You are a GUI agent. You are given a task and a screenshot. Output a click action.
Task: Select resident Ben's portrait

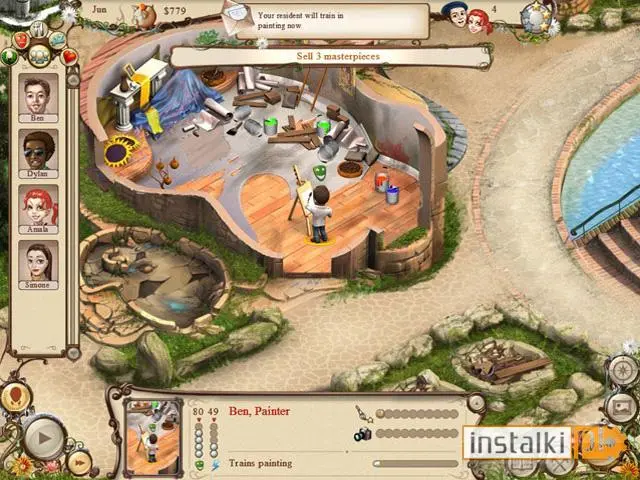tap(39, 97)
